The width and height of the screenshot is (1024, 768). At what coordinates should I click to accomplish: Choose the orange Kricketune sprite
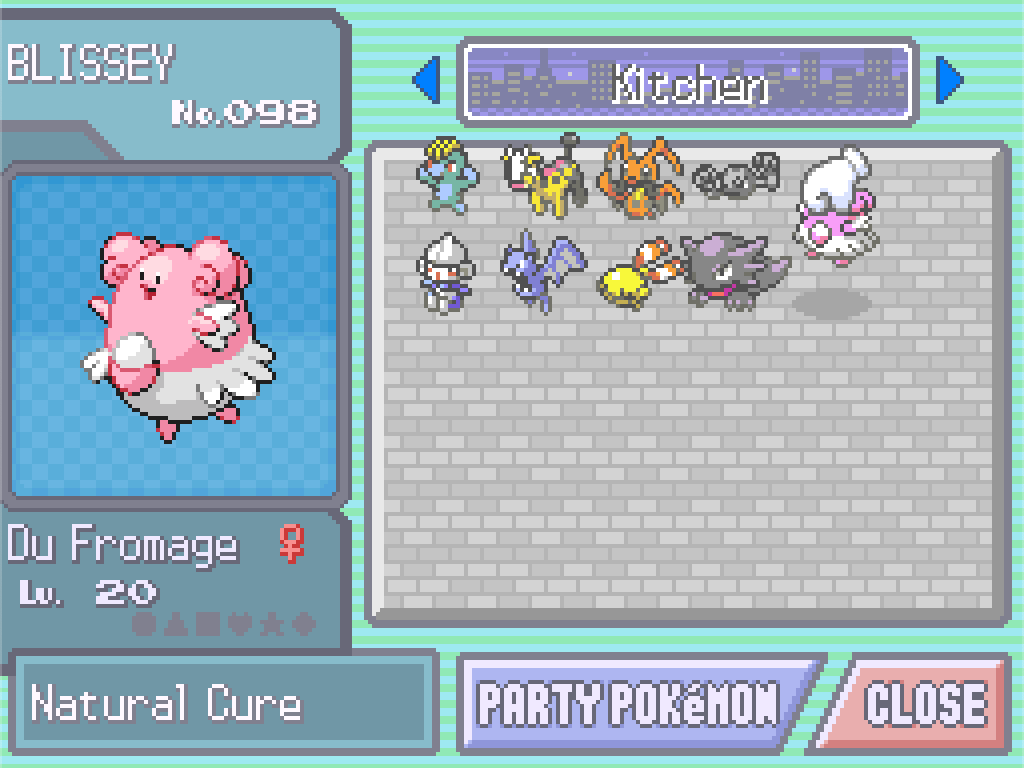click(638, 177)
